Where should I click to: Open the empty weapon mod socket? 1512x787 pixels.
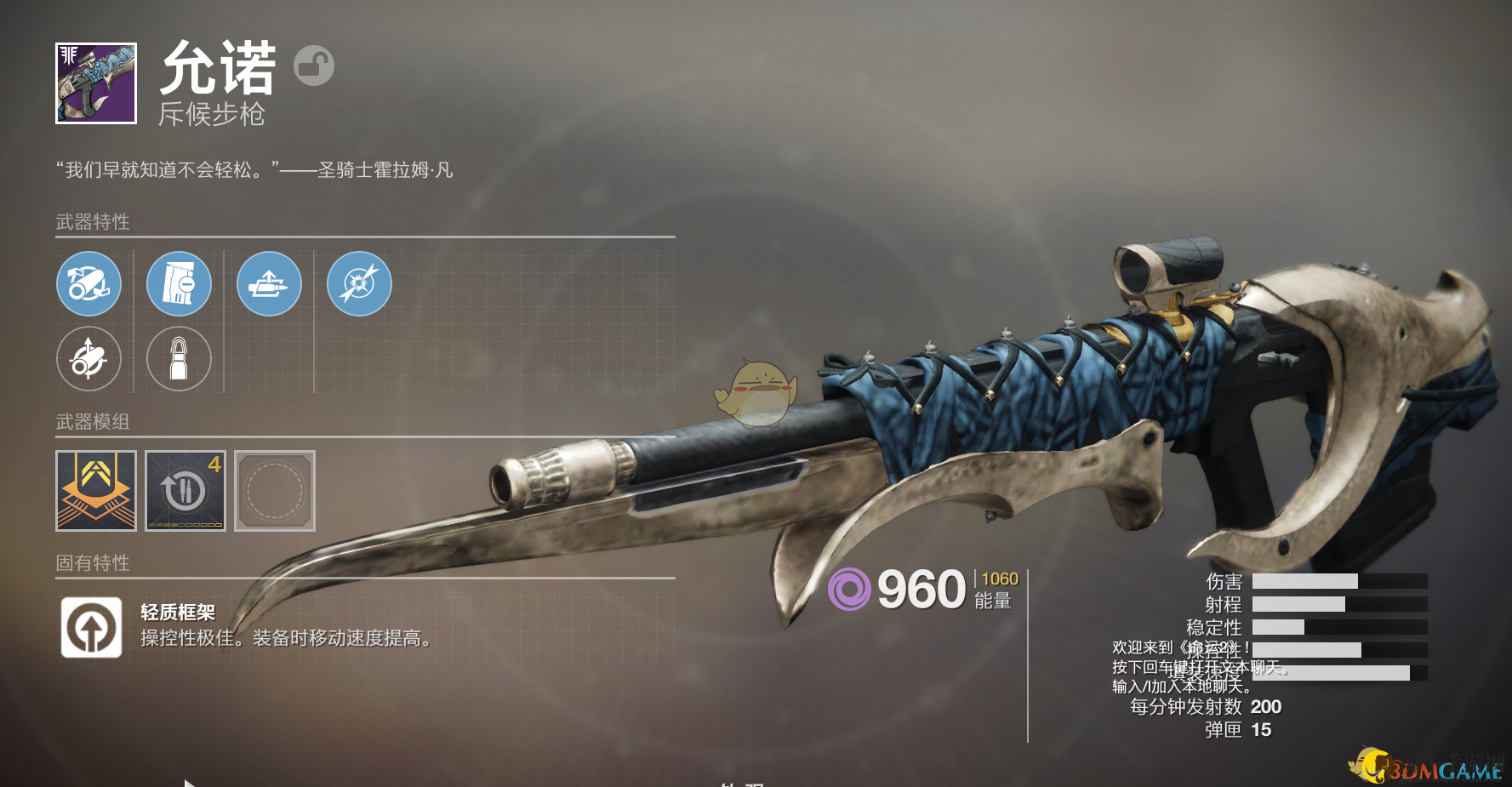[x=275, y=491]
